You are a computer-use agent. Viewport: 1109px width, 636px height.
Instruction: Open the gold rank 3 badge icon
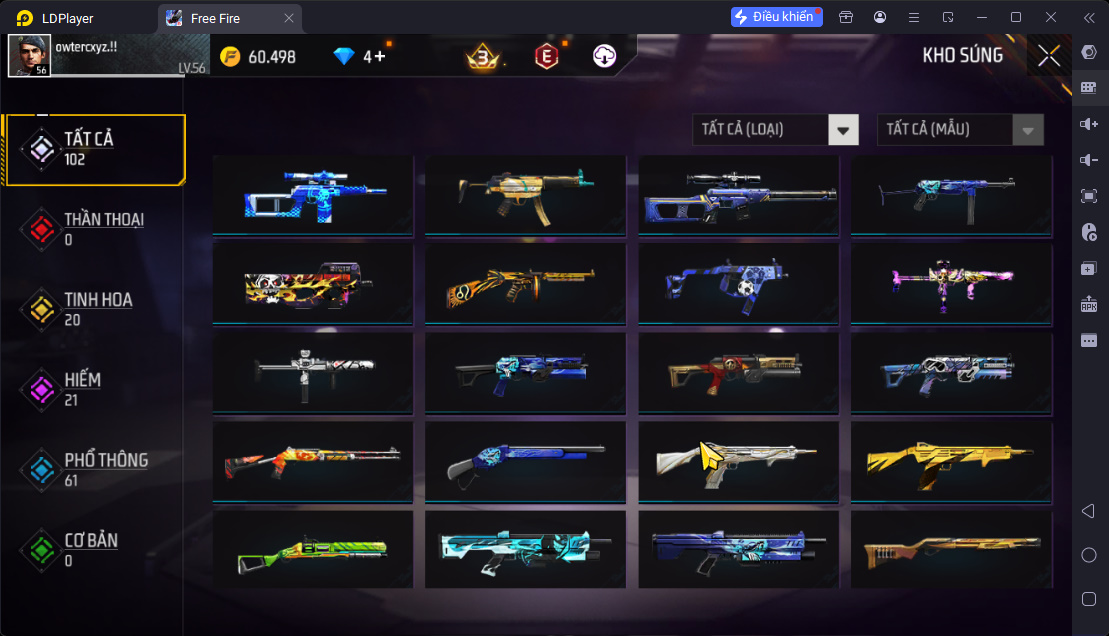coord(483,57)
